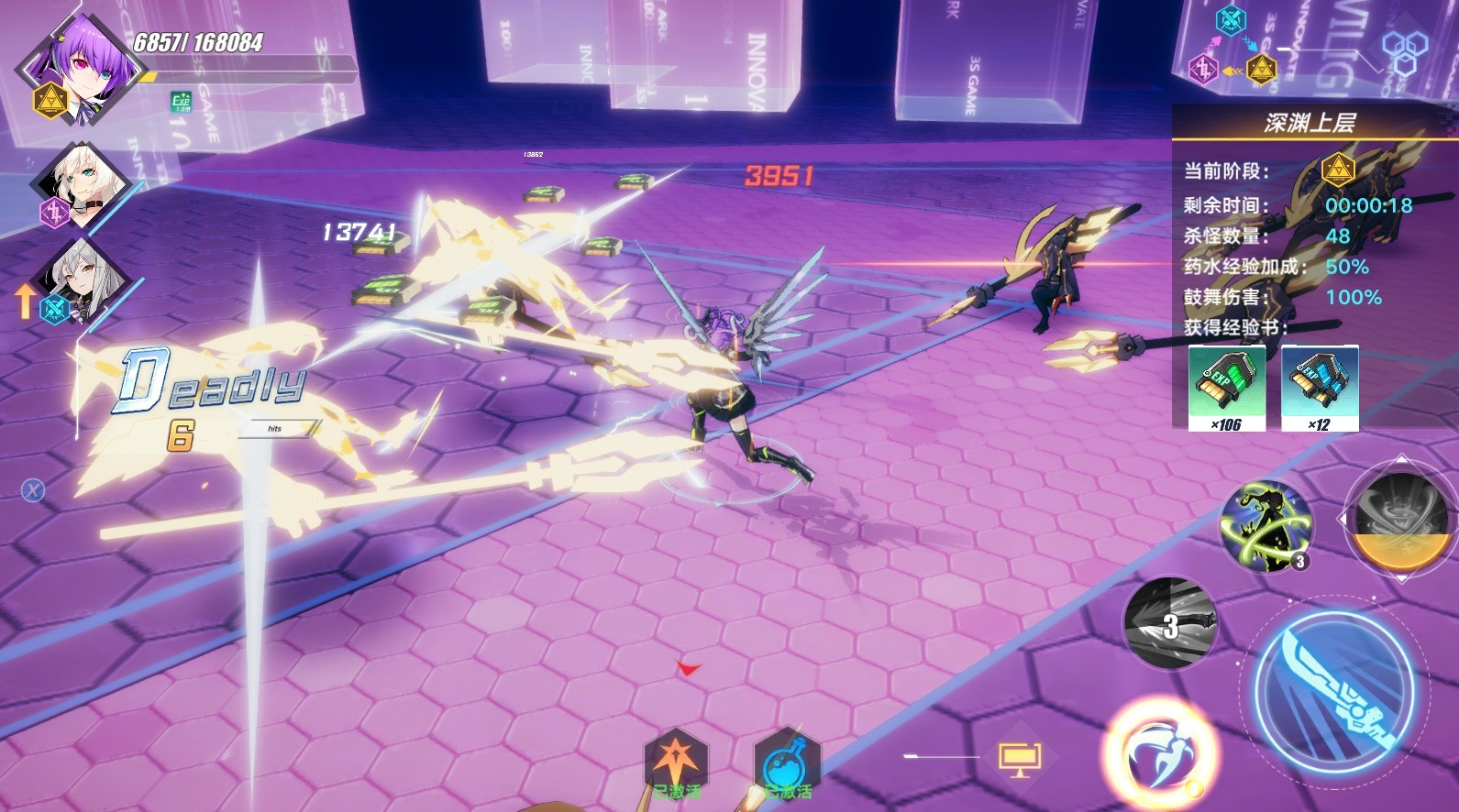Tap the small X circle button
This screenshot has height=812, width=1459.
(33, 490)
